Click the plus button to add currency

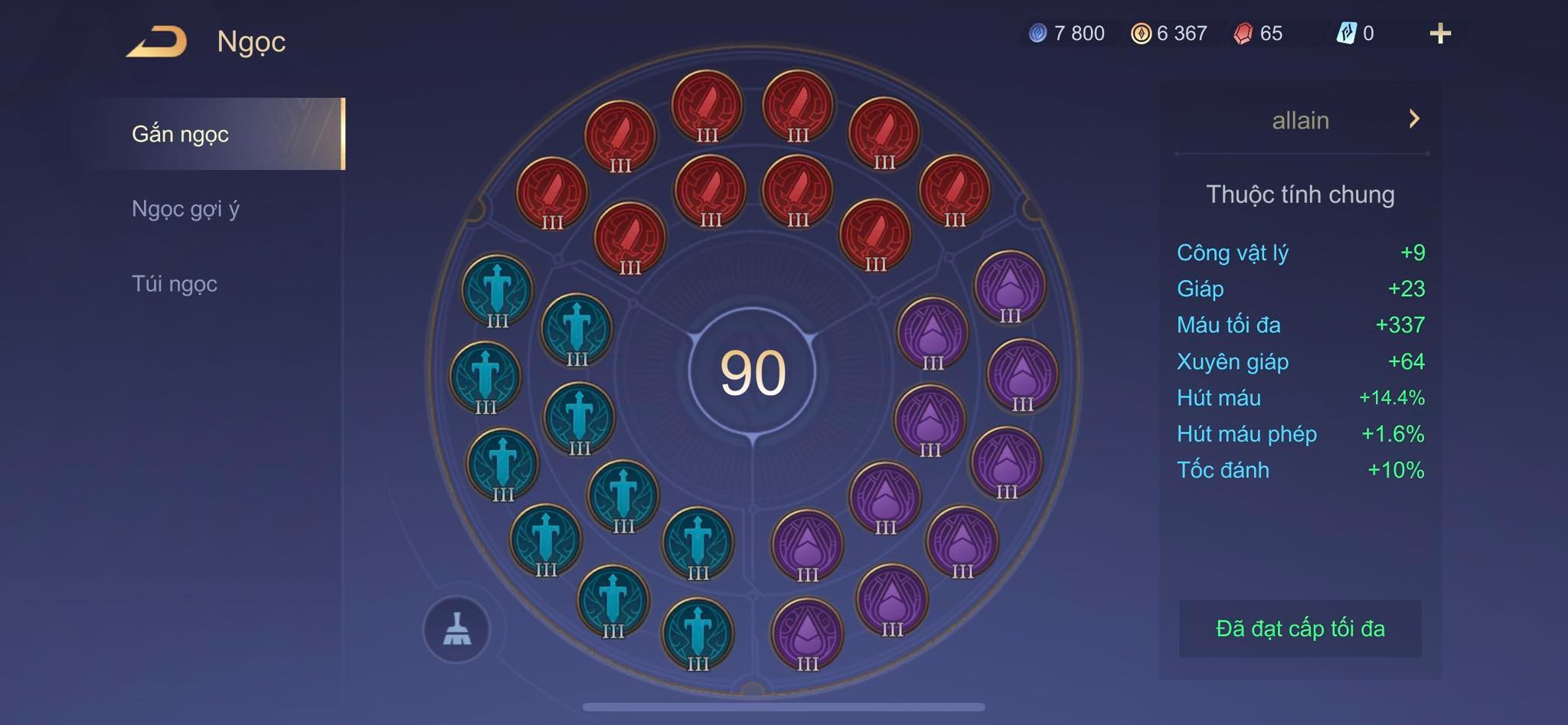point(1439,34)
